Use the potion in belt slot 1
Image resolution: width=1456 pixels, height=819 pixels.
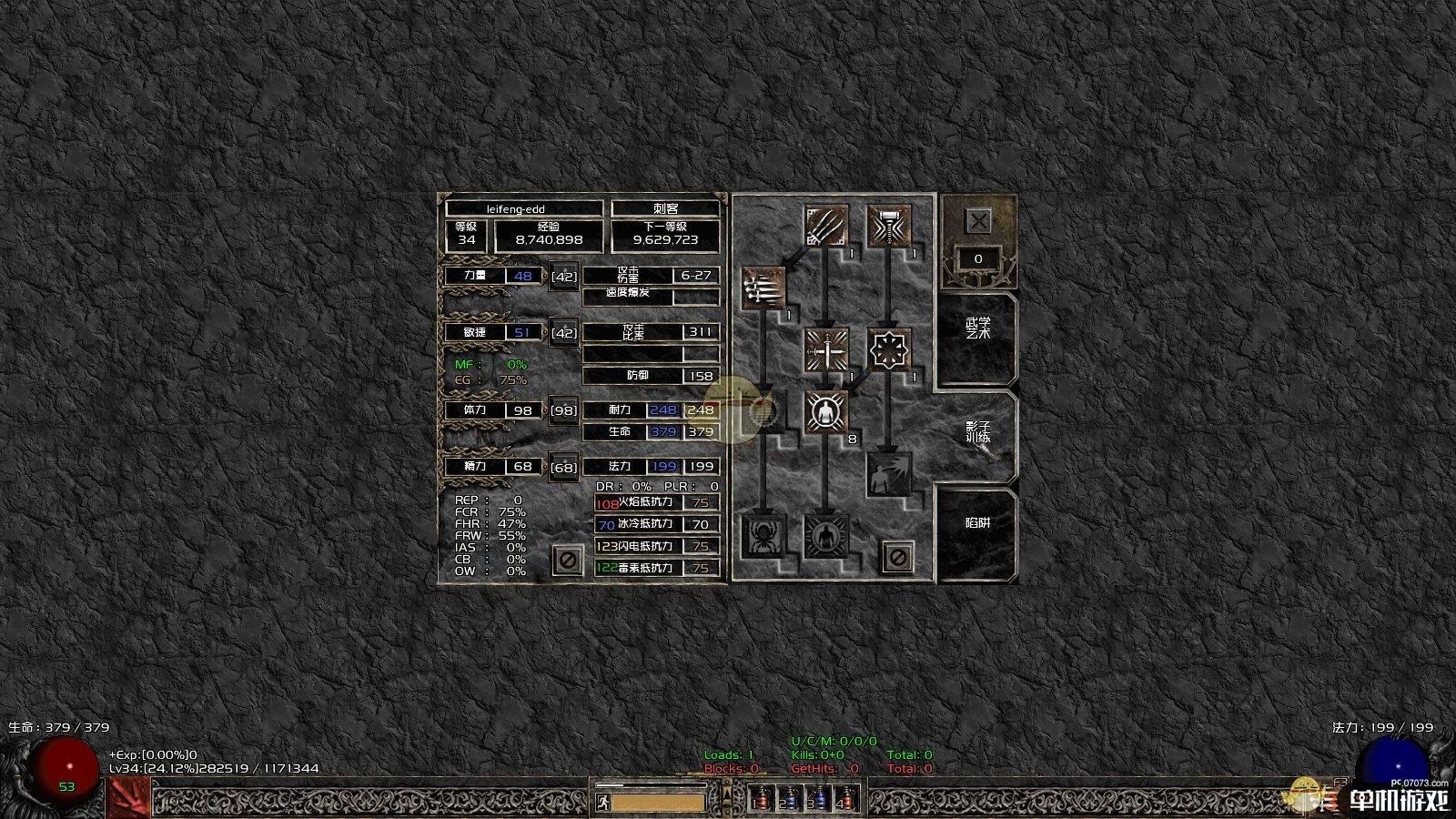point(762,800)
